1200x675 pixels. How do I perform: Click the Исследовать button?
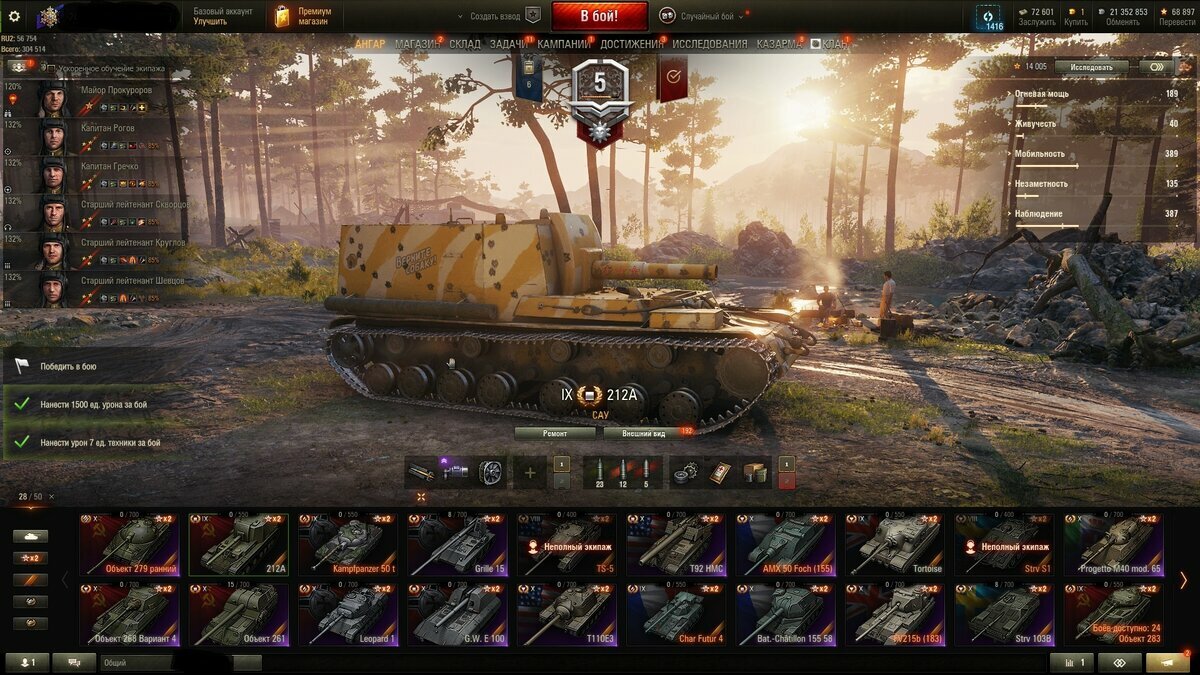1091,67
